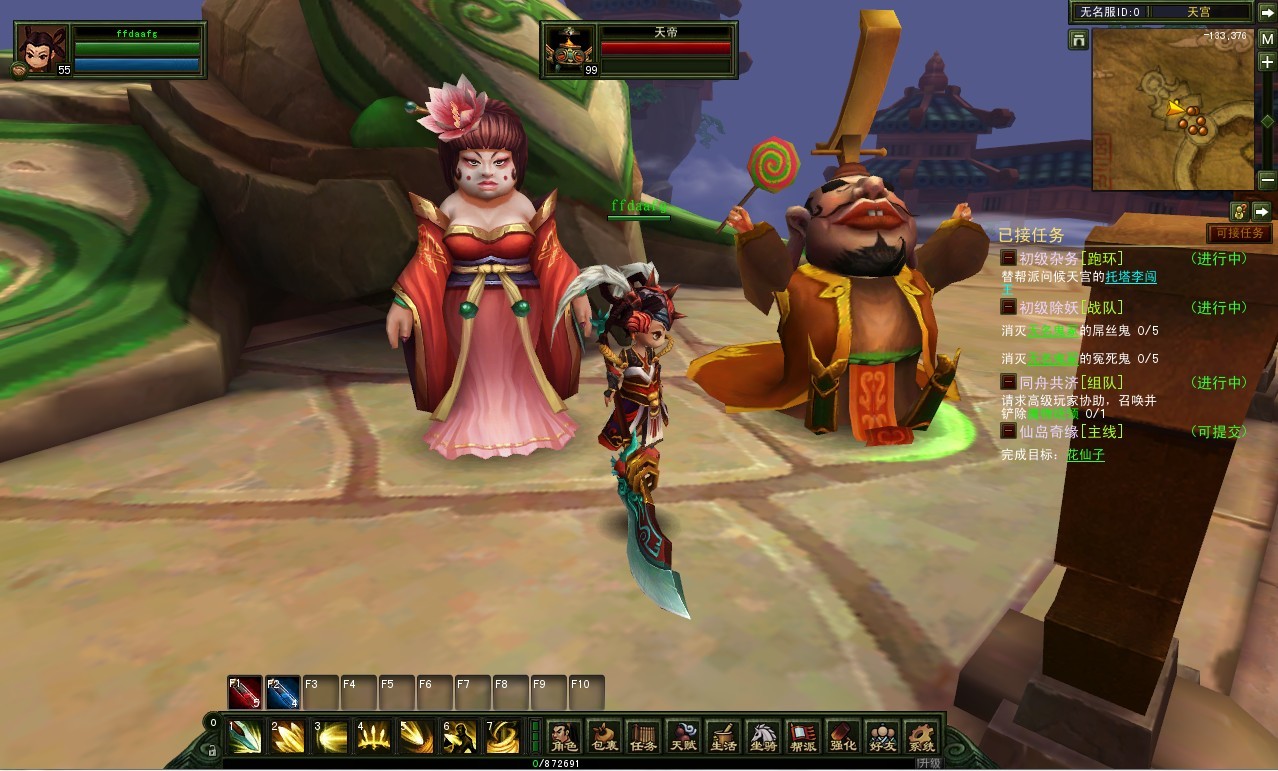Open the 天赋 talent menu

click(x=683, y=738)
